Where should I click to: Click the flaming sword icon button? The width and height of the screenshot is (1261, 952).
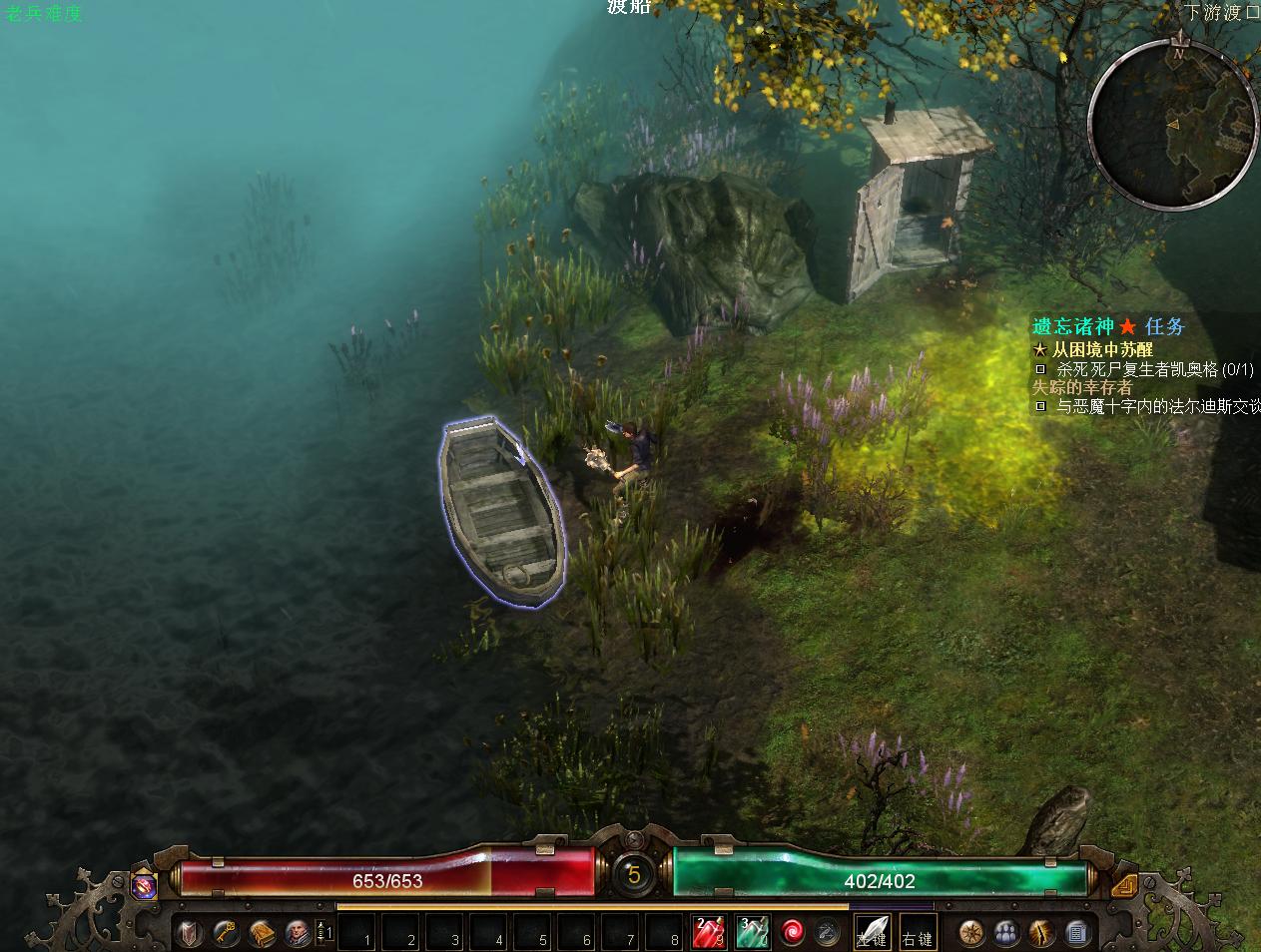pos(1041,933)
